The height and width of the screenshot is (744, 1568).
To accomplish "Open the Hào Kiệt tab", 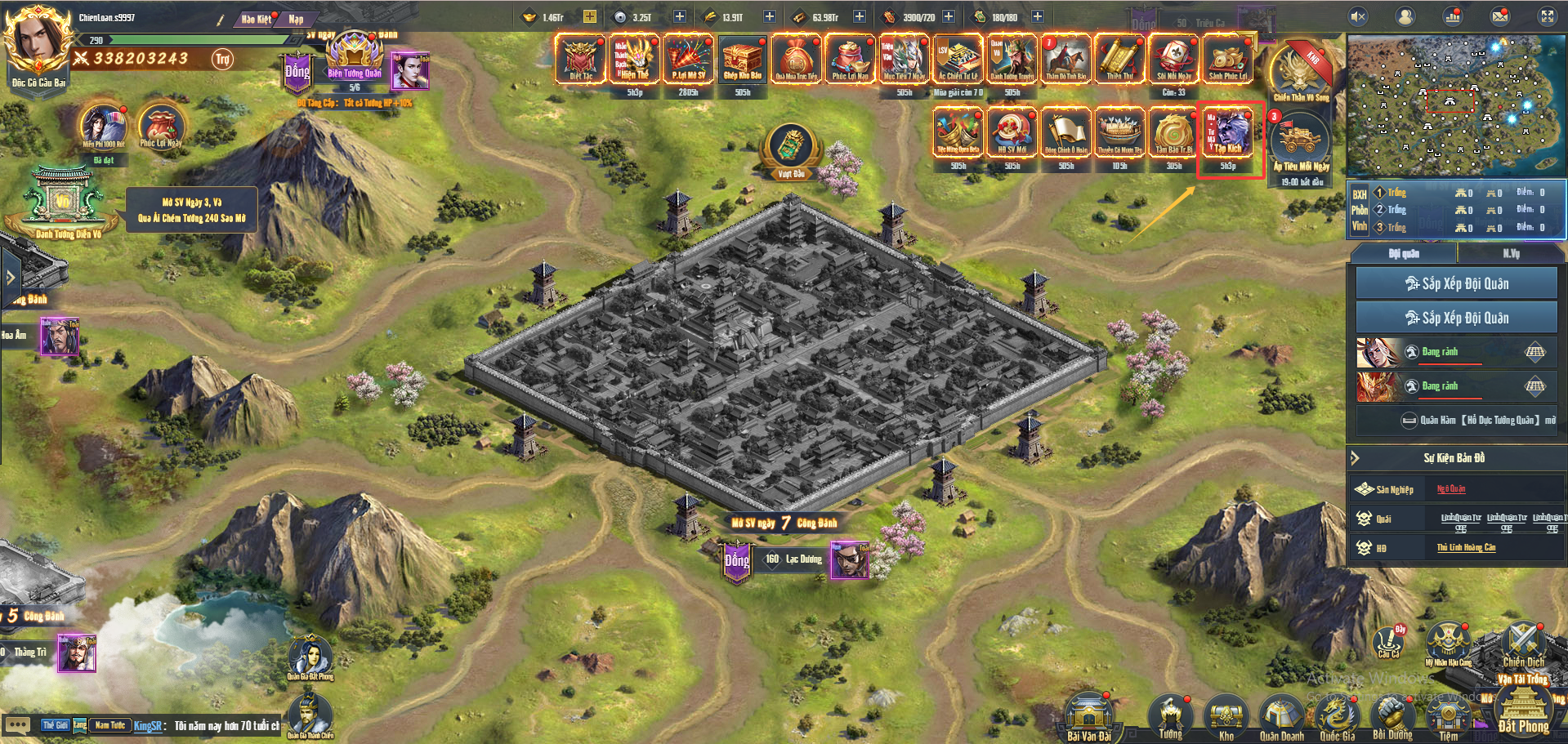I will pos(257,19).
